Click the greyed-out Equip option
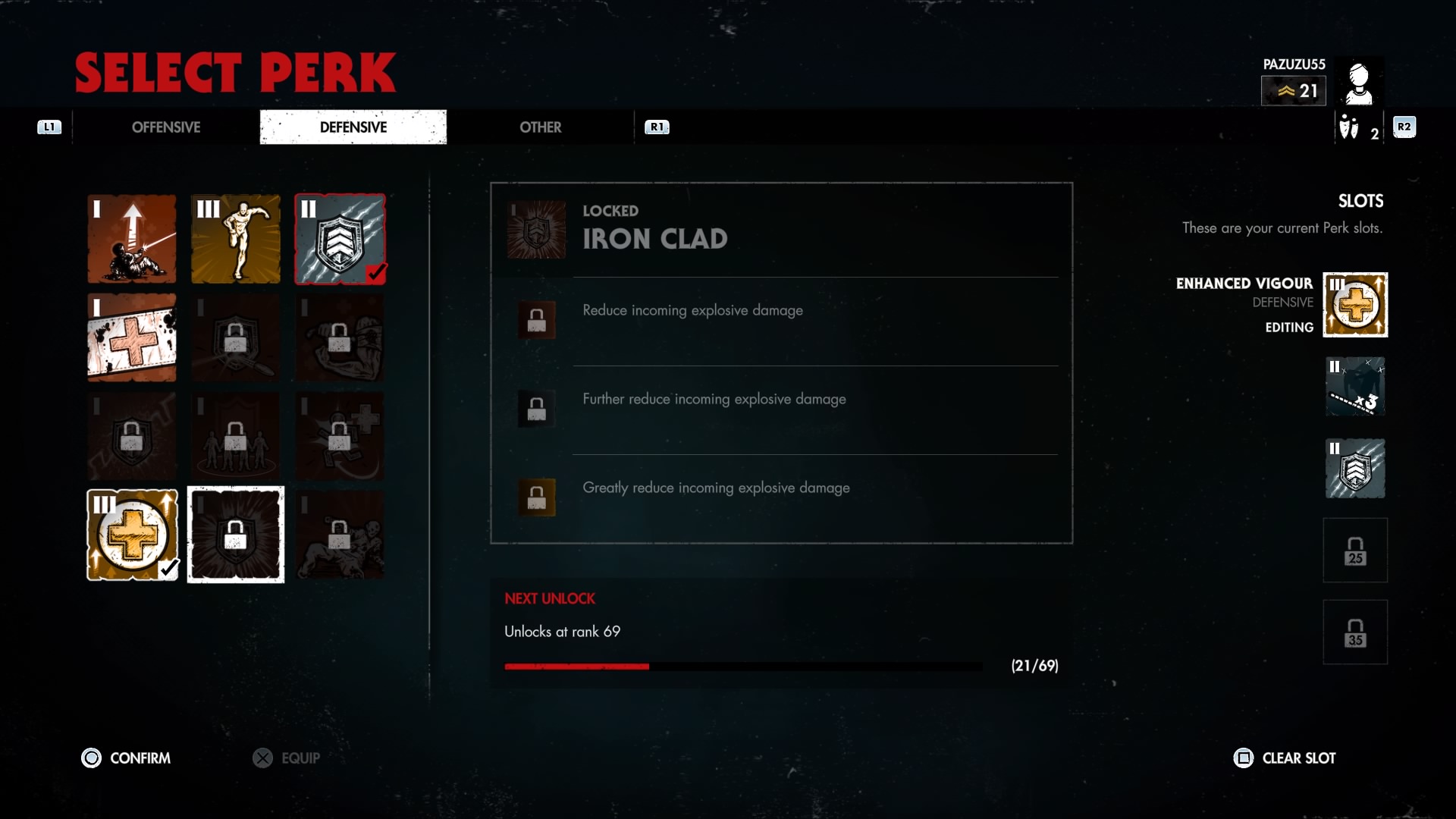This screenshot has height=819, width=1456. [x=287, y=758]
